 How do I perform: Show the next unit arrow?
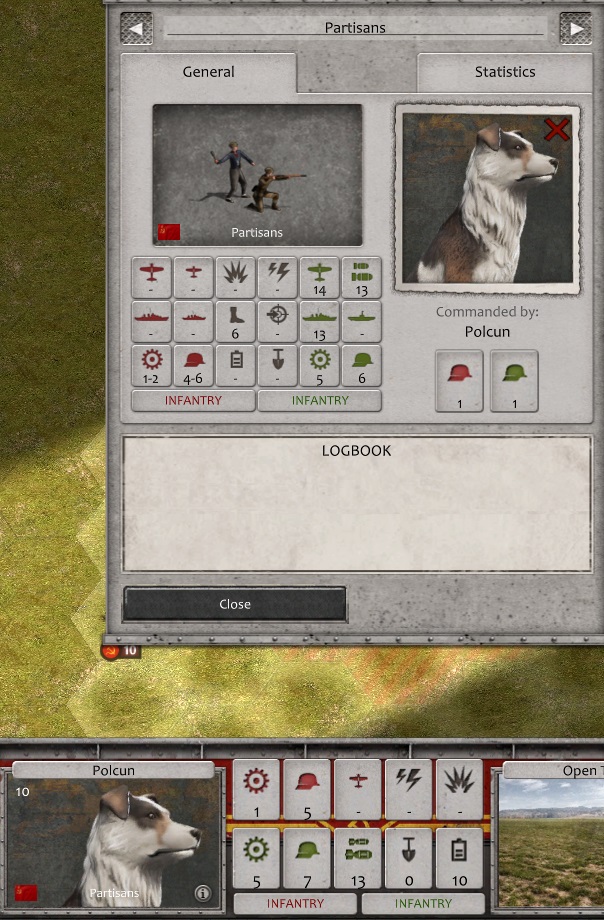(575, 28)
